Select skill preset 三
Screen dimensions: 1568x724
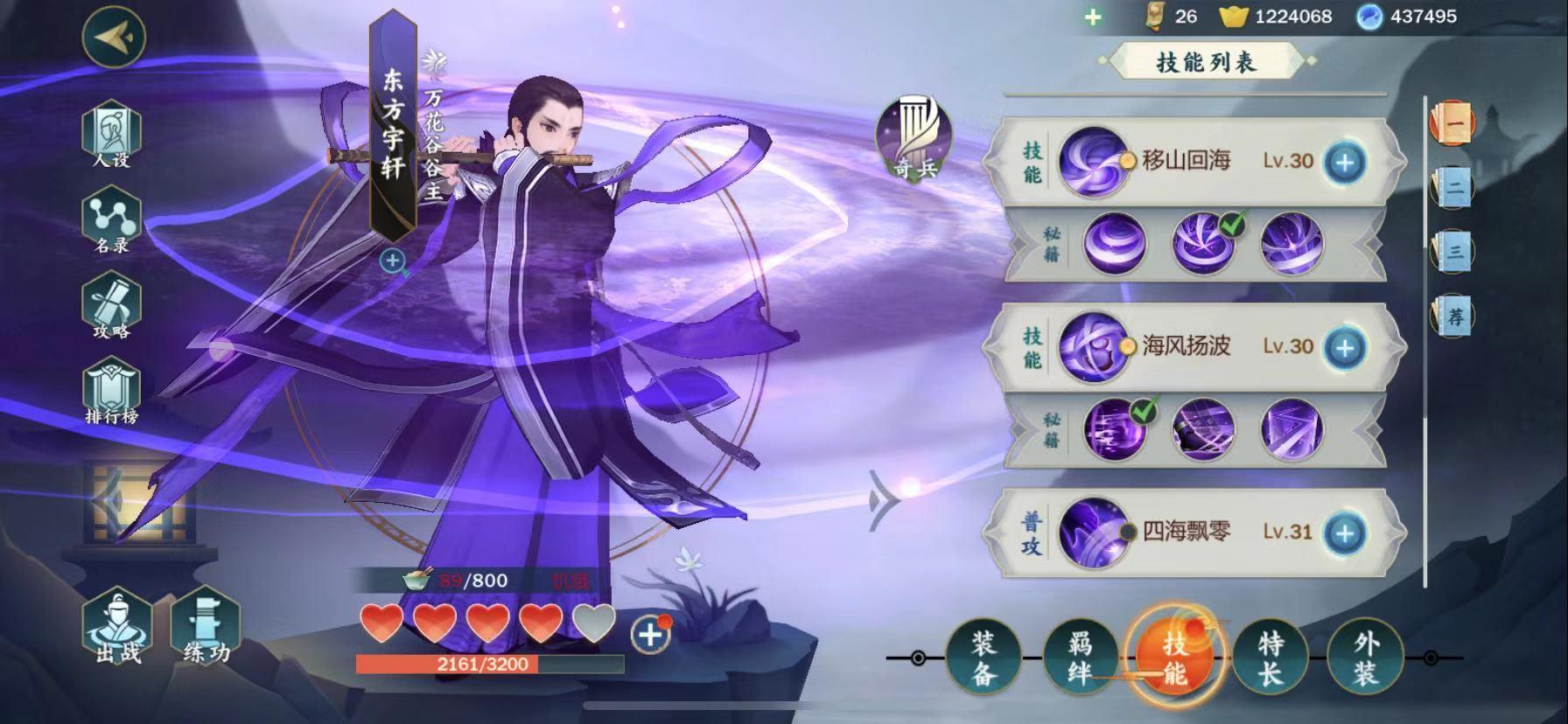tap(1453, 252)
